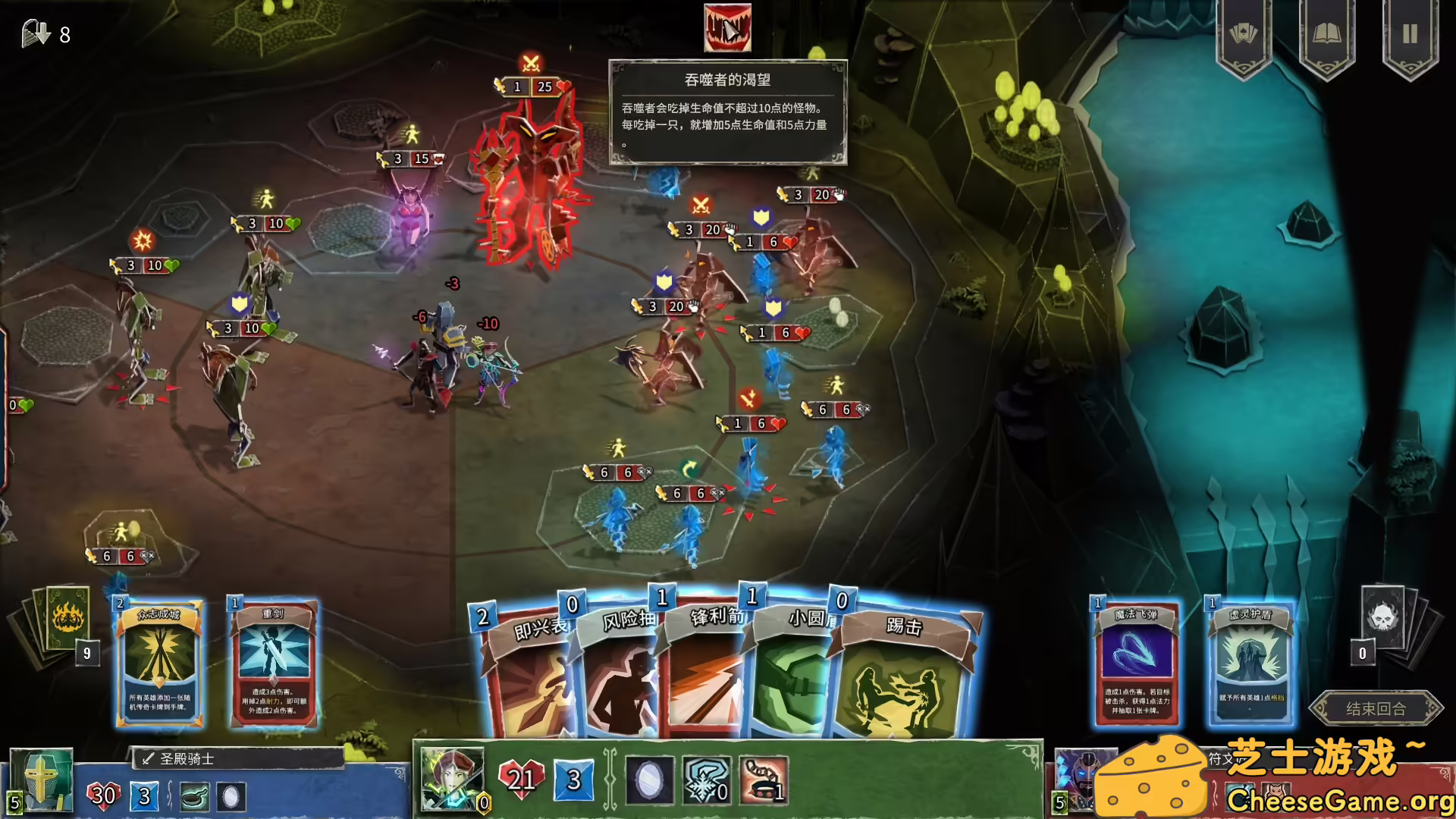Image resolution: width=1456 pixels, height=819 pixels.
Task: Open the card deck banner
Action: pos(1243,35)
